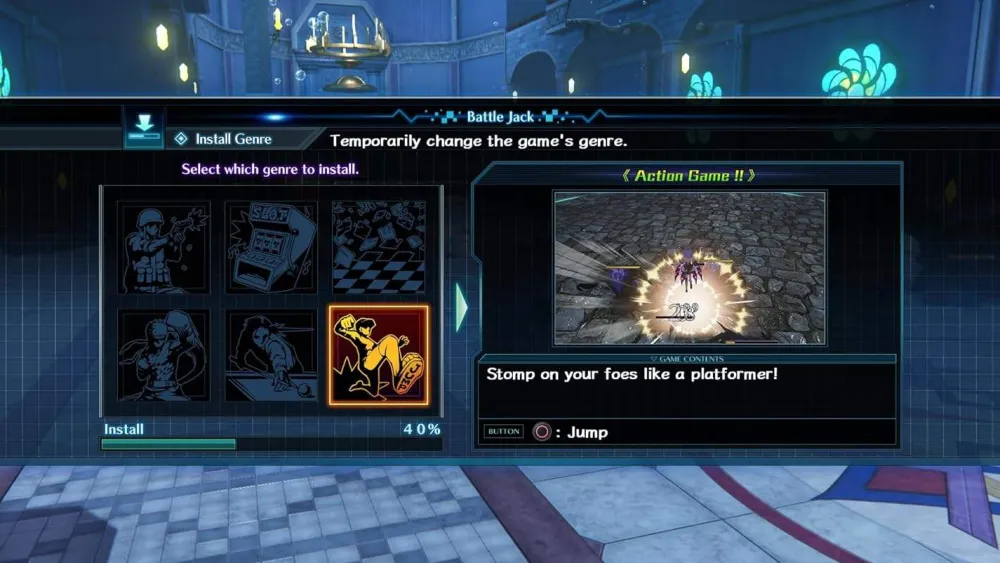Choose the billiards pool player genre tile
The height and width of the screenshot is (563, 1000).
pos(271,355)
